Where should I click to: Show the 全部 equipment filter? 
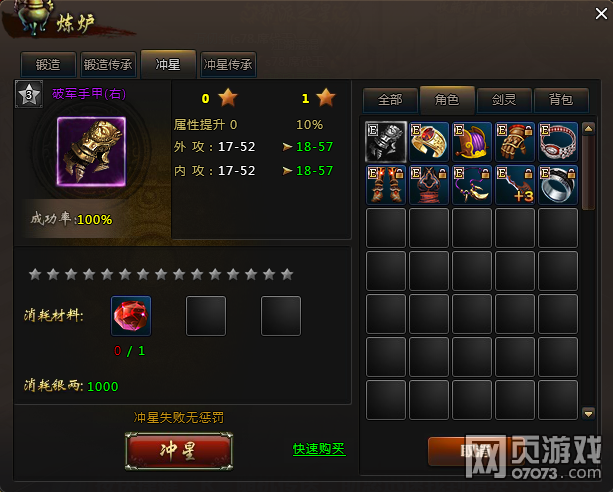click(390, 99)
